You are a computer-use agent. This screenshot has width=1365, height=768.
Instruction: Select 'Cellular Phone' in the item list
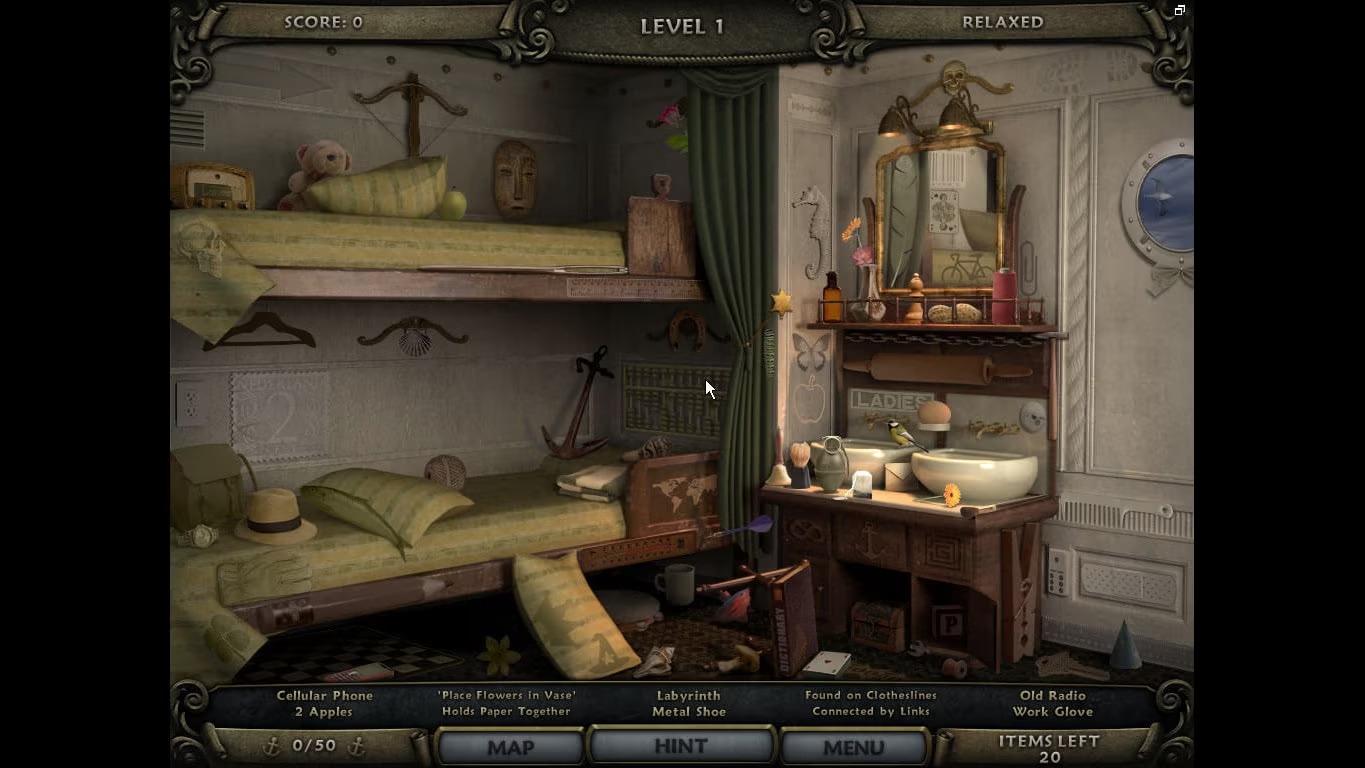coord(325,695)
